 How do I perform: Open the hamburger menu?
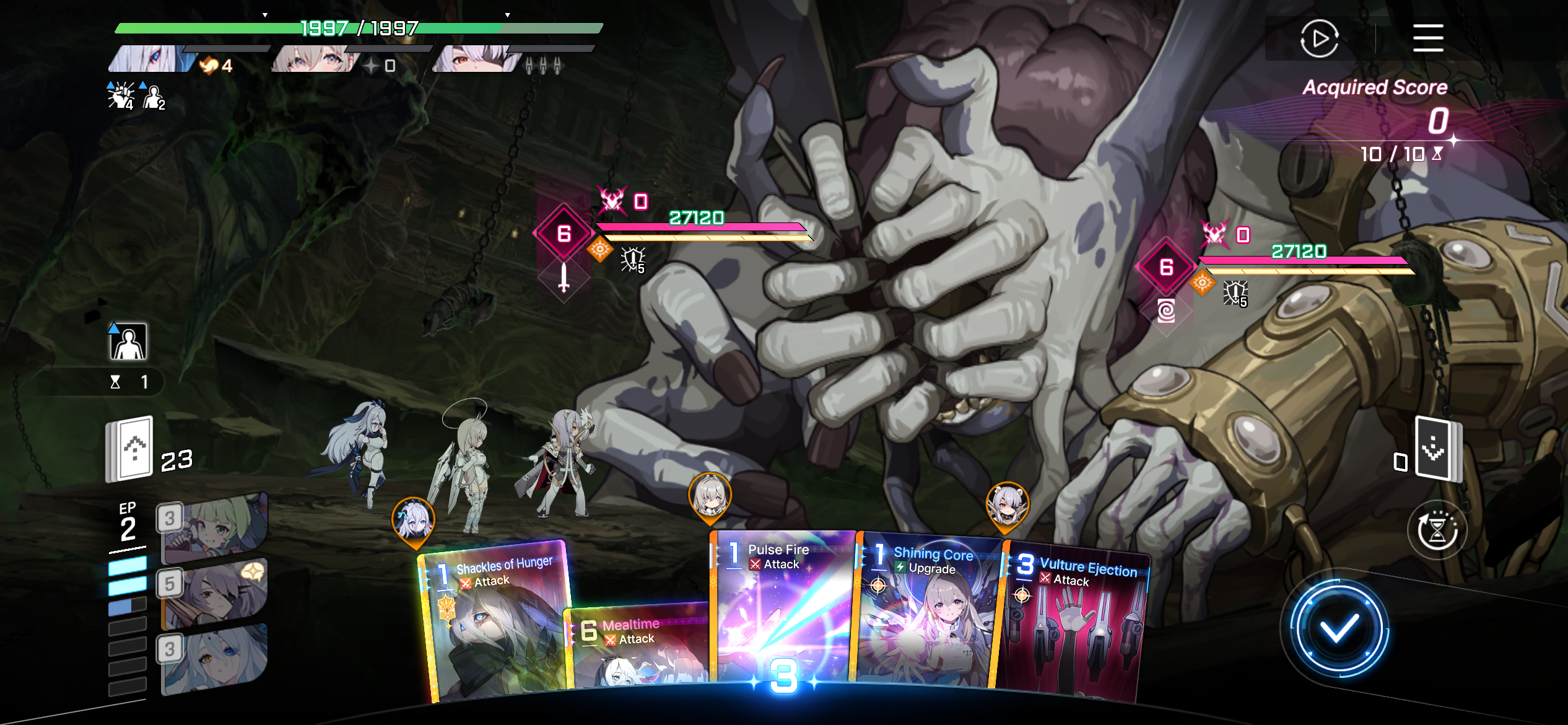pos(1428,38)
